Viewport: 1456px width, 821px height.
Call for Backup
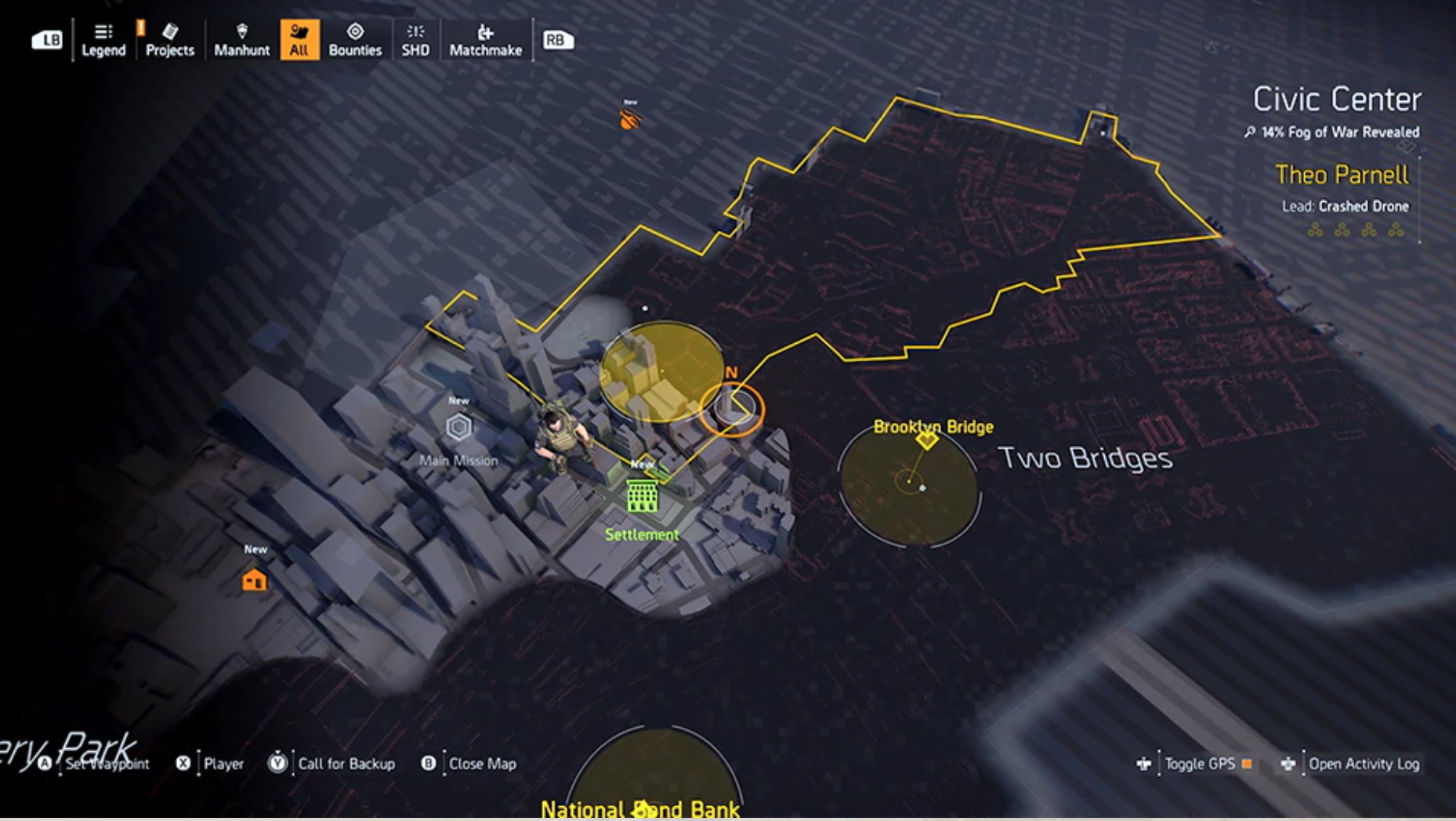click(x=346, y=764)
